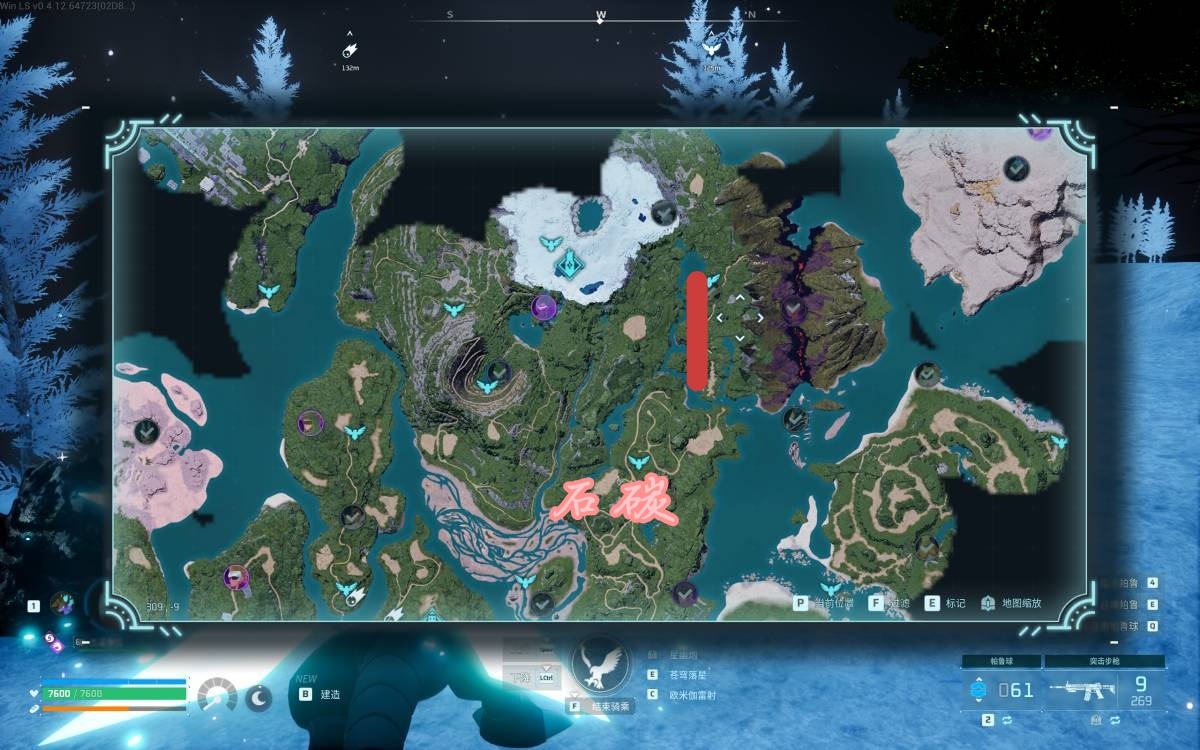The image size is (1200, 750).
Task: Click the Pal Sphere slot showing 061
Action: (1001, 689)
